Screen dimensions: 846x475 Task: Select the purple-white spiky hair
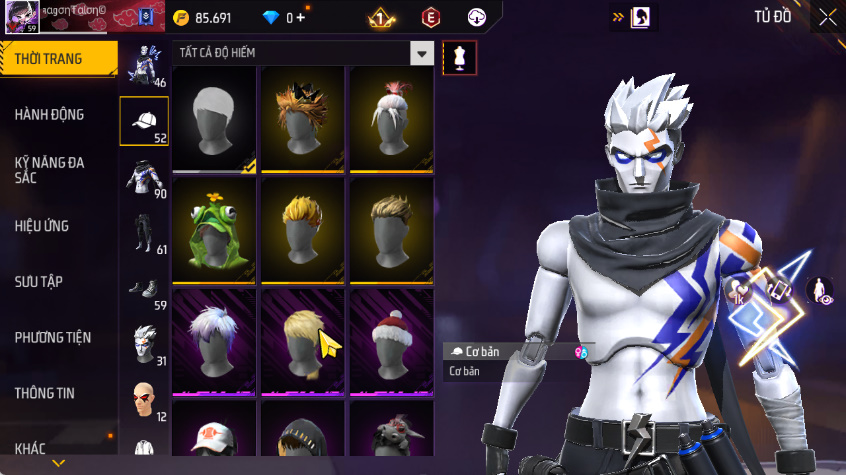[215, 341]
